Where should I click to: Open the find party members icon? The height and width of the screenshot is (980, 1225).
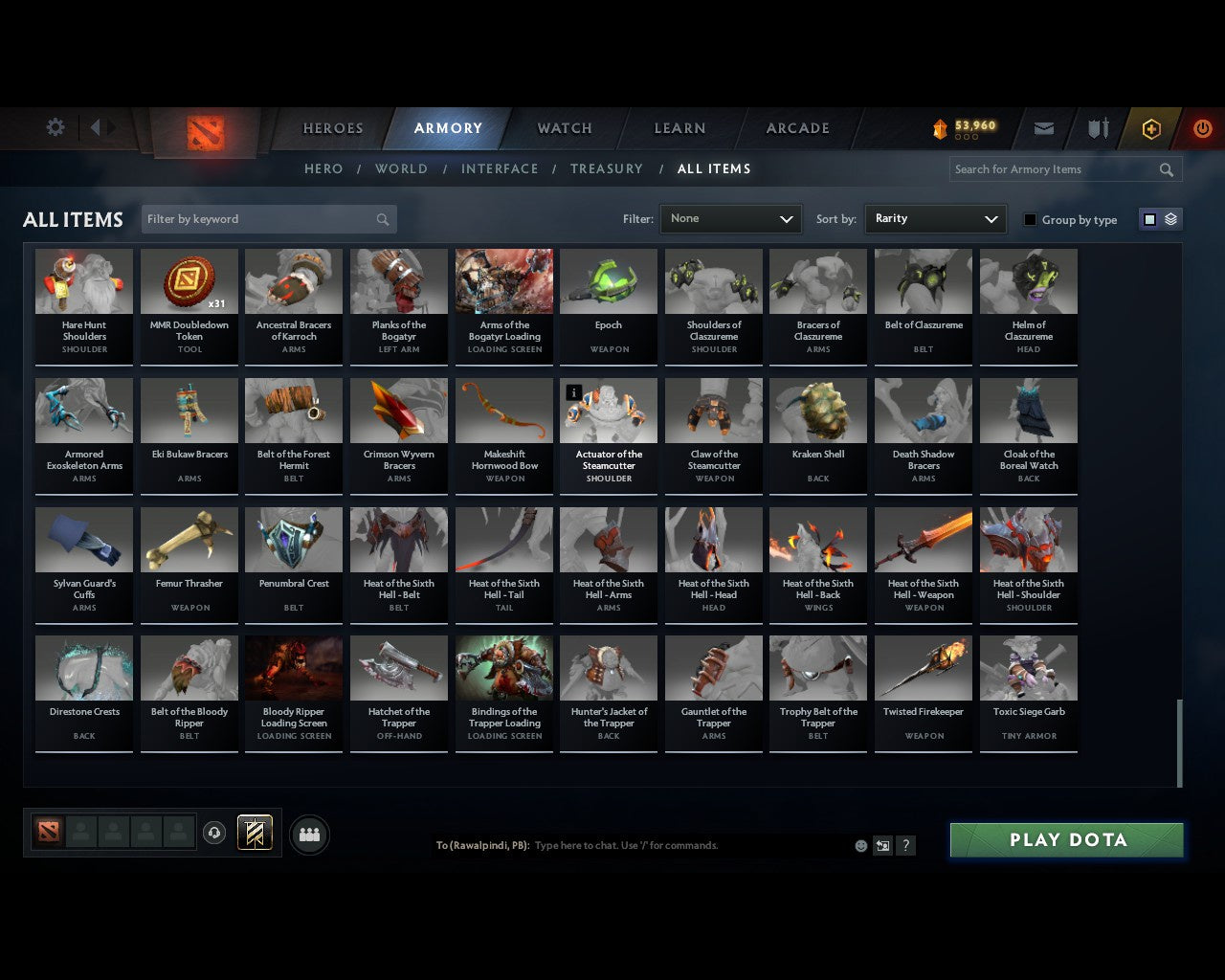(308, 835)
